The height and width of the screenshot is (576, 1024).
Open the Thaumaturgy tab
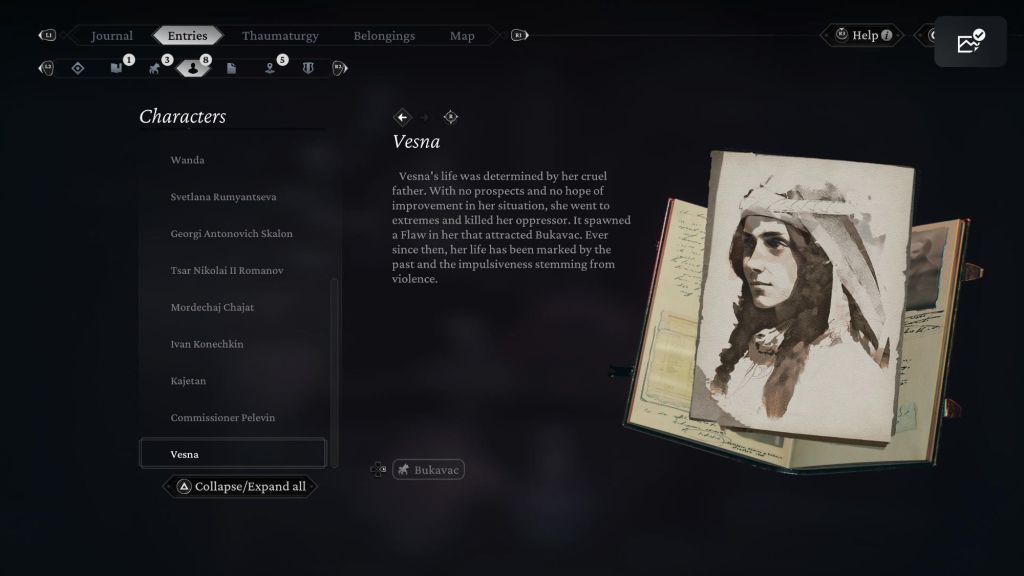[x=280, y=36]
